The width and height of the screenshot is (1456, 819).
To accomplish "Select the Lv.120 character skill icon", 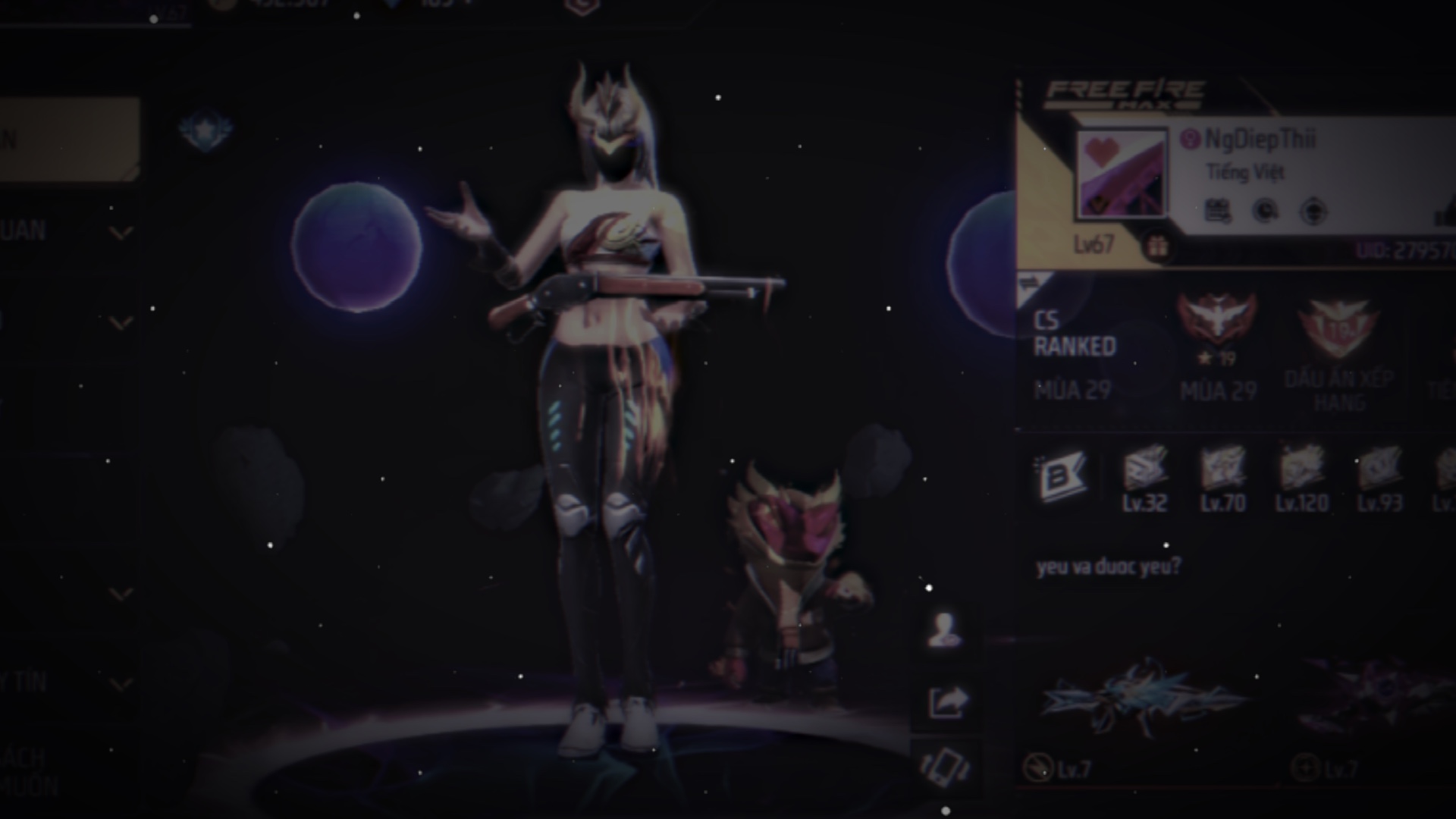I will point(1301,469).
